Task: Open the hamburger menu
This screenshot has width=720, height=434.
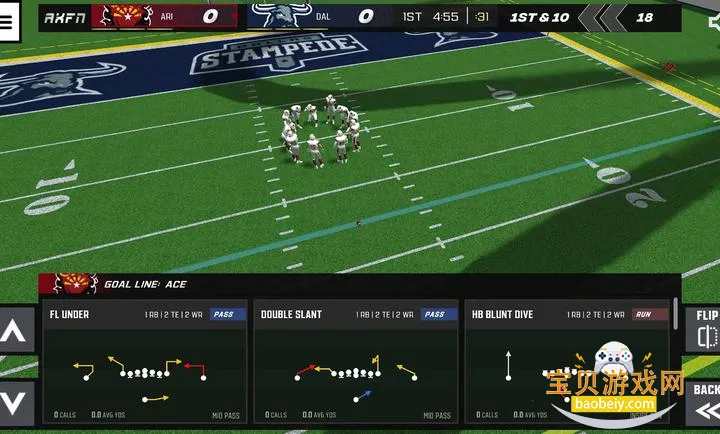Action: point(9,22)
